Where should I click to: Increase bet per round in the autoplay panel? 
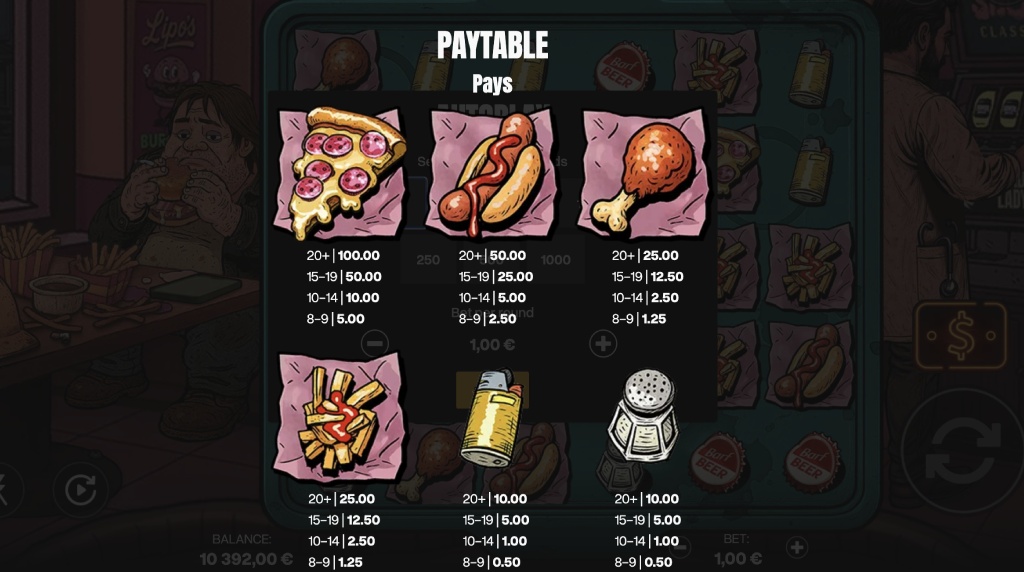pos(603,344)
